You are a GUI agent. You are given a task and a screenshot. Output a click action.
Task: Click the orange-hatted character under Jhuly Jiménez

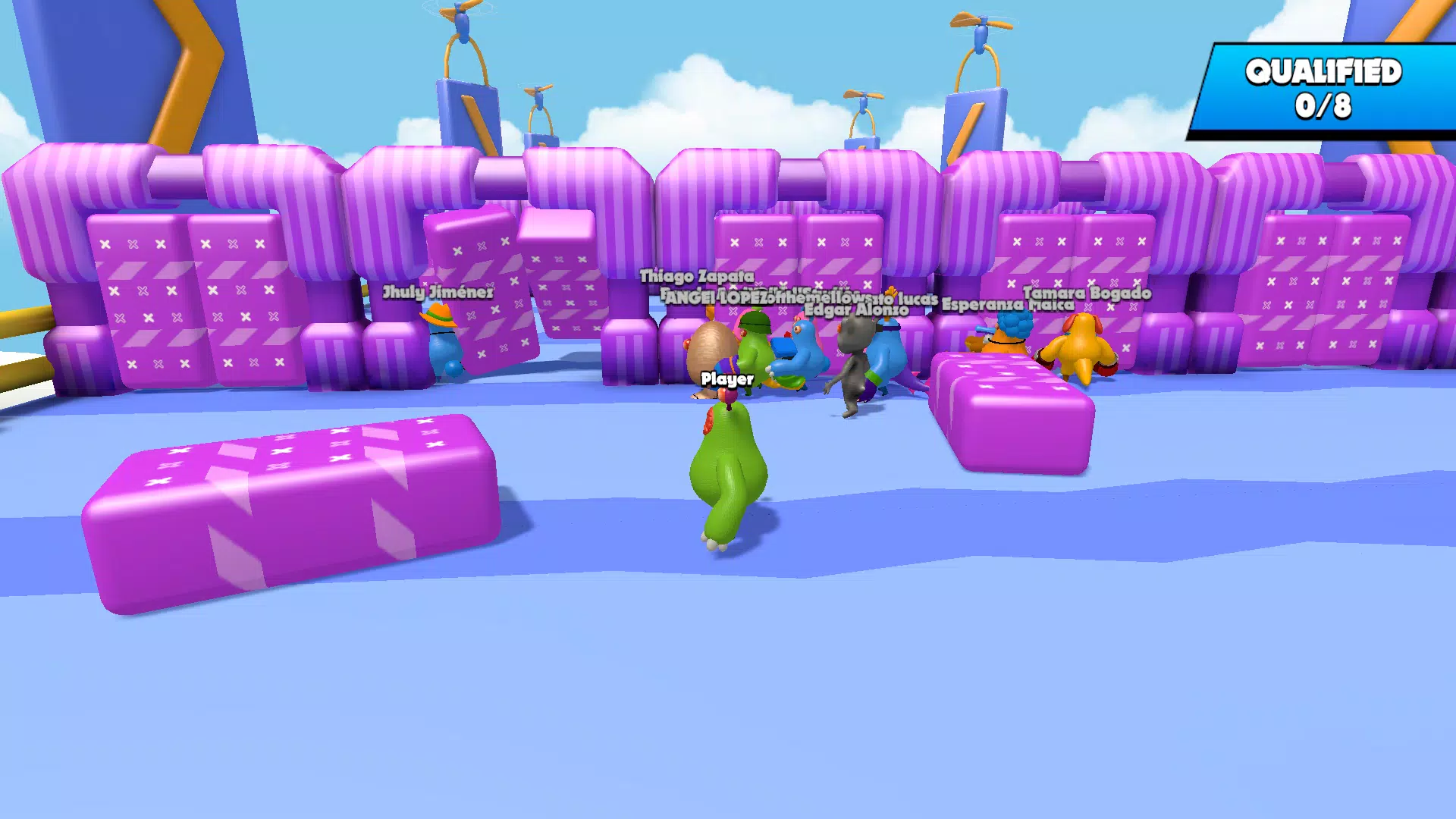coord(444,349)
